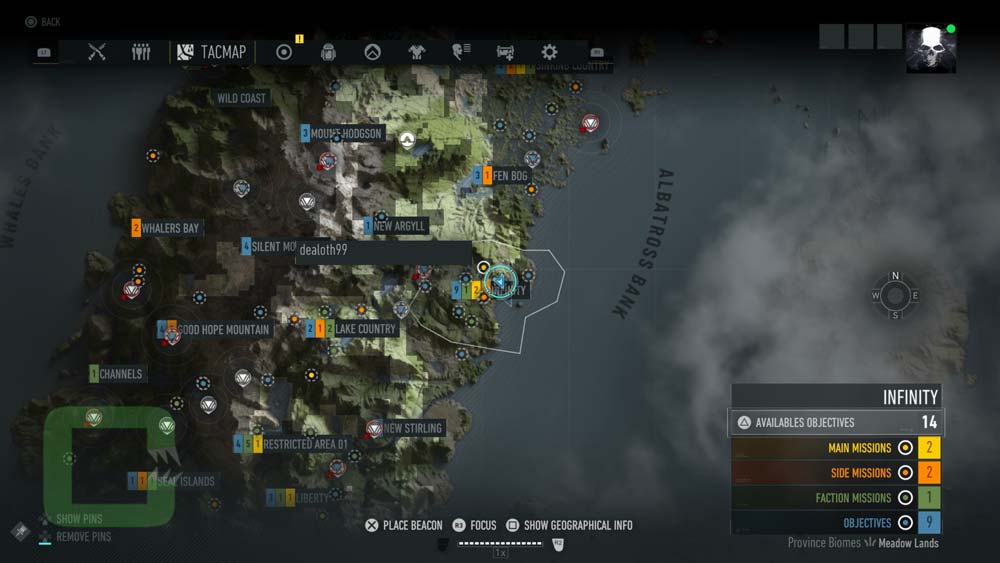Click the Lake Country province label
This screenshot has height=563, width=1000.
365,328
